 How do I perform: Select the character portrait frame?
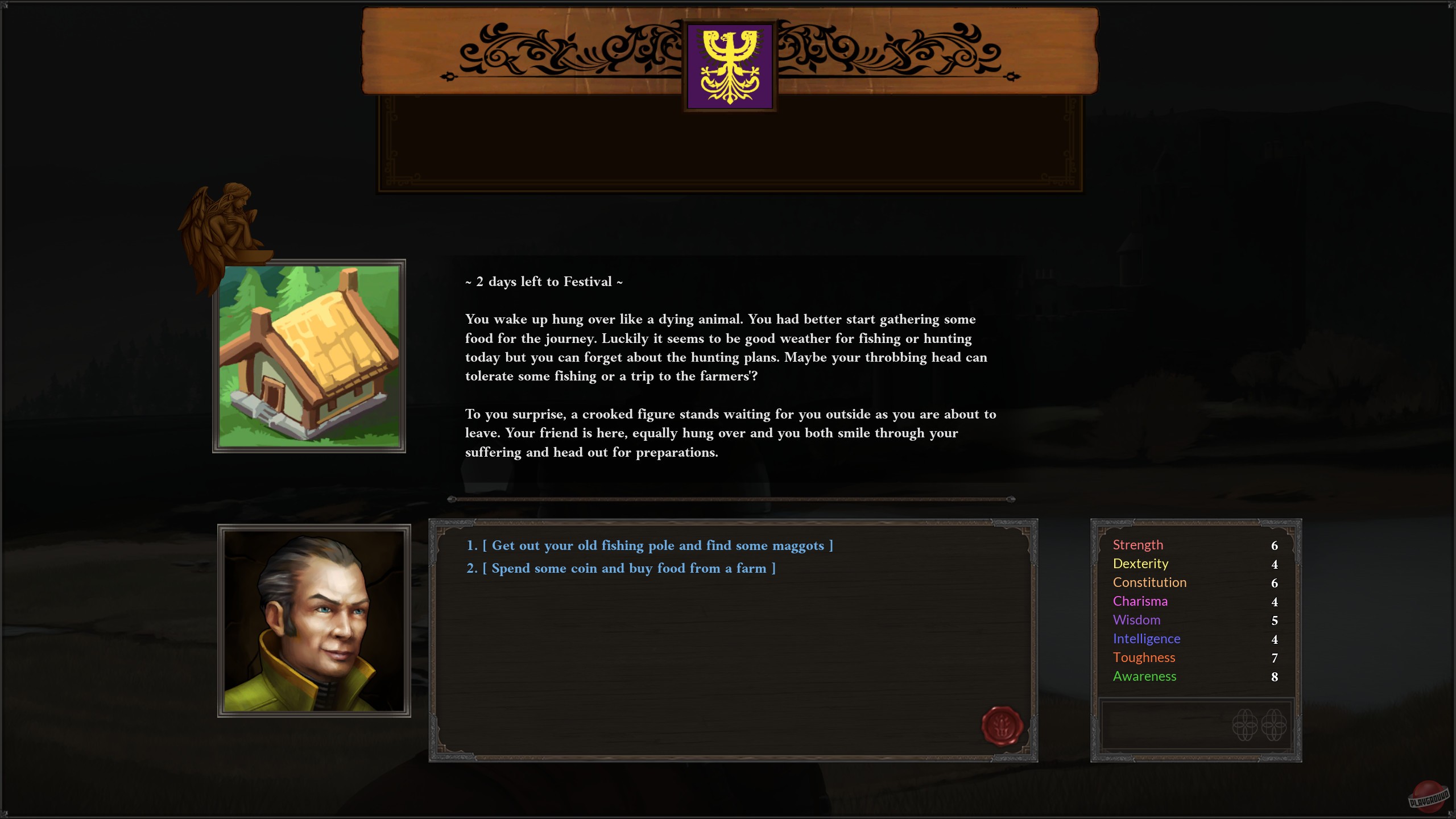pyautogui.click(x=315, y=624)
